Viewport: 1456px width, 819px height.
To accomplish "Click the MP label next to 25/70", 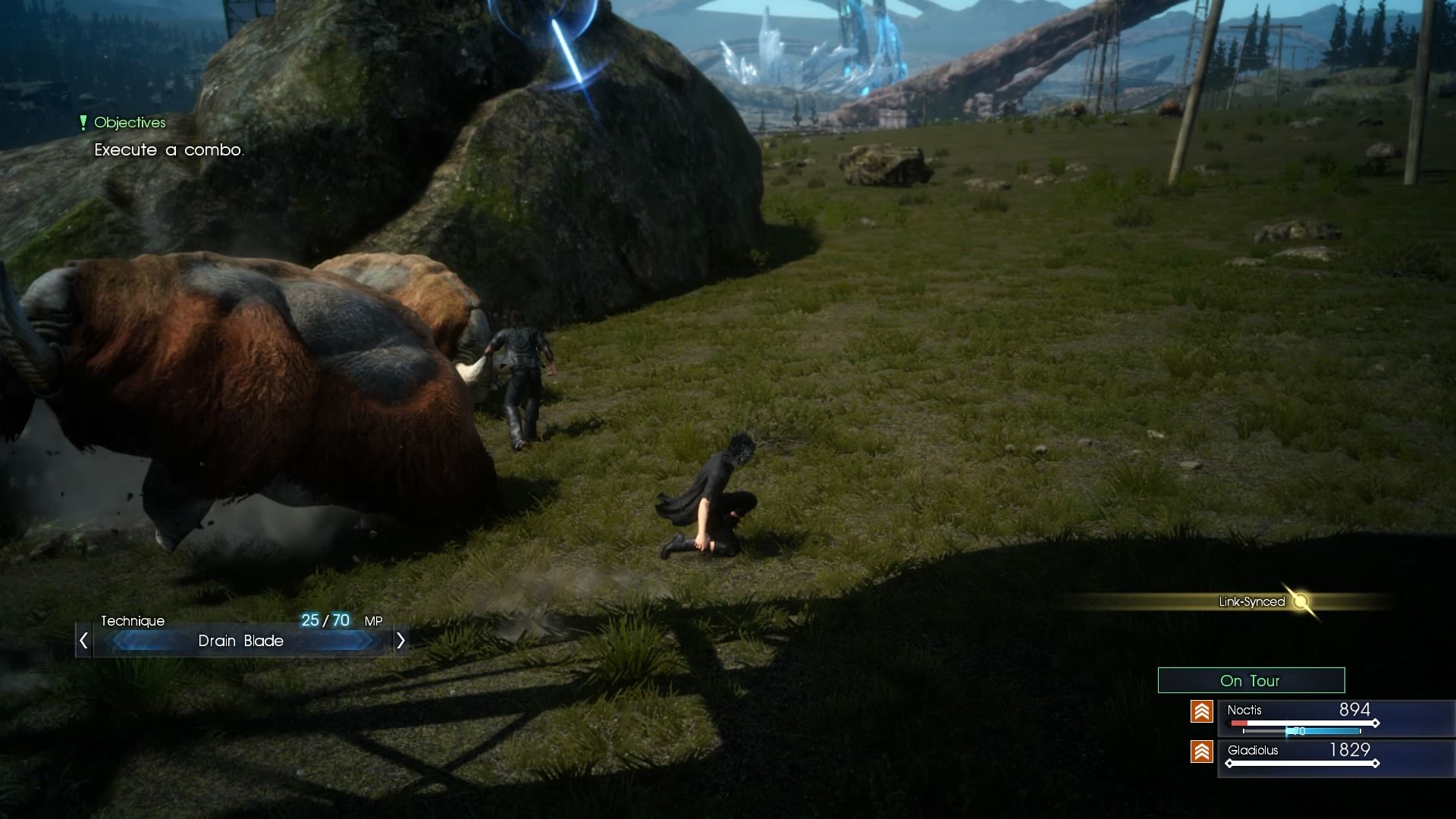I will (x=373, y=620).
